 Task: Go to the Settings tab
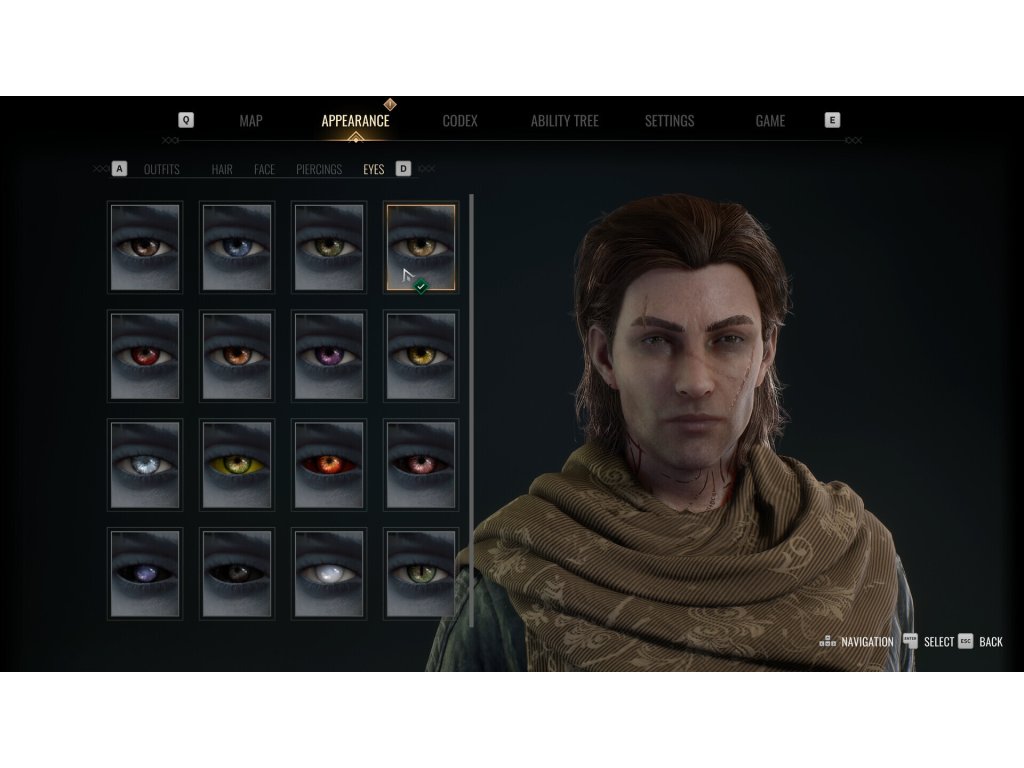pos(669,121)
